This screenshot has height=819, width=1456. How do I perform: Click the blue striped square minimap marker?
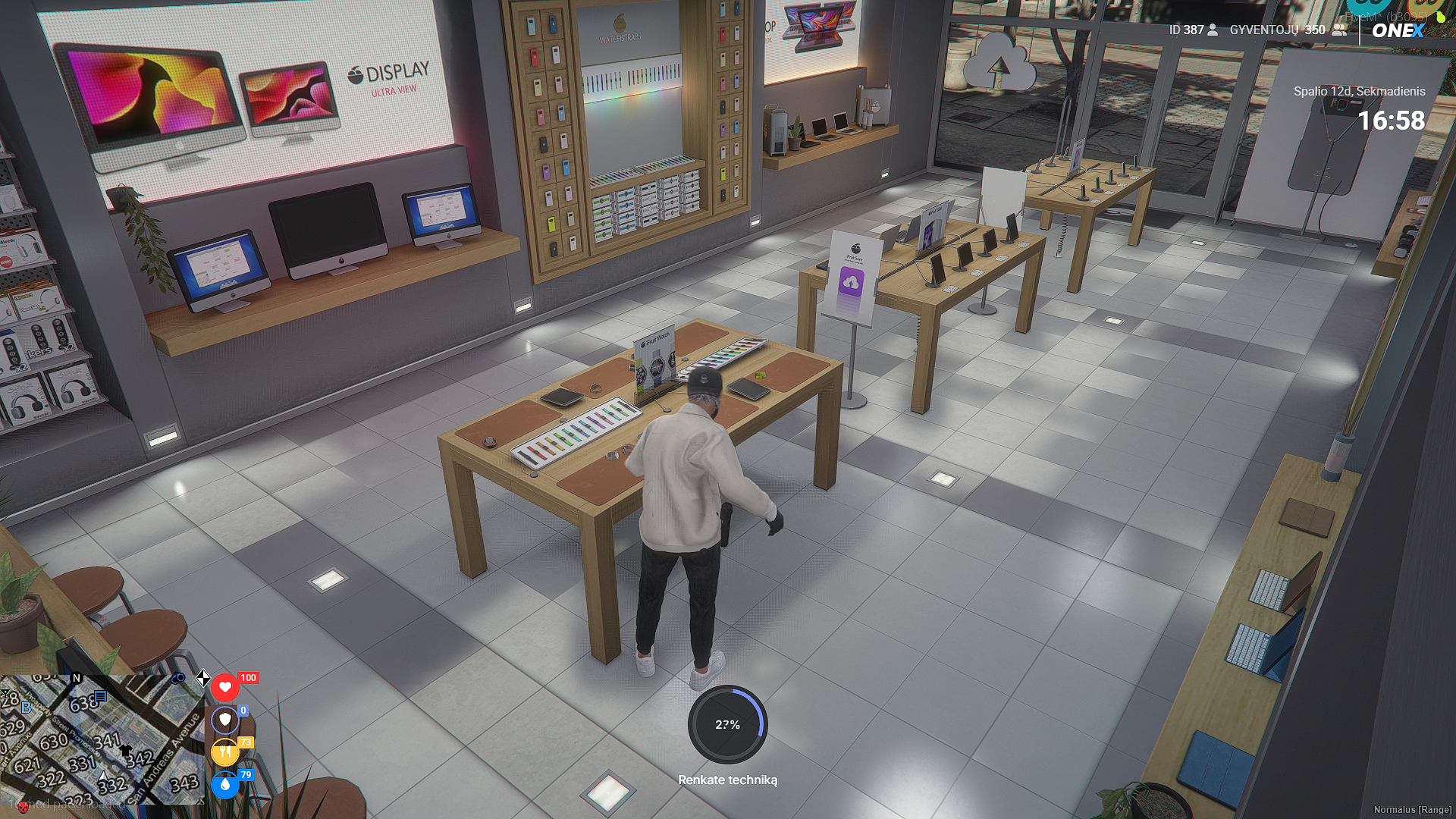(100, 696)
